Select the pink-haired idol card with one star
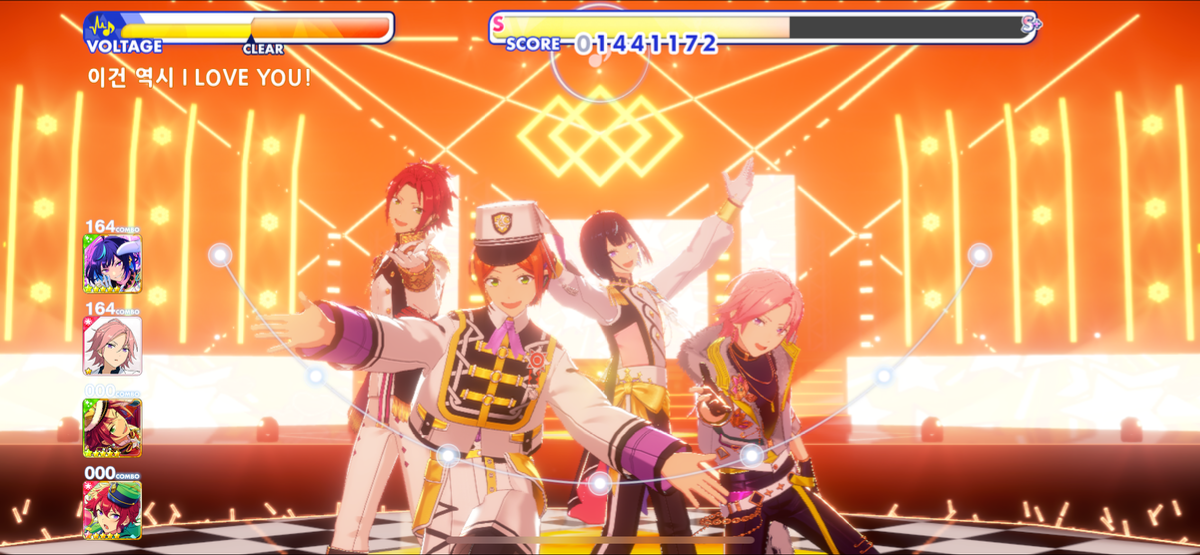The width and height of the screenshot is (1200, 555). pyautogui.click(x=112, y=345)
